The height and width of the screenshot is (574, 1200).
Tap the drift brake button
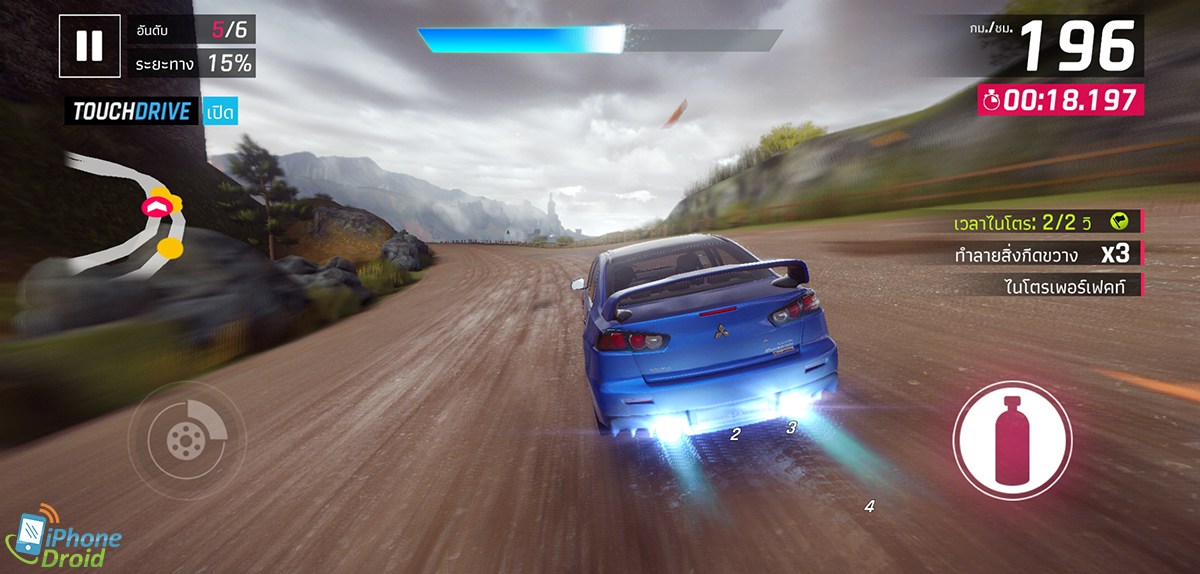187,440
